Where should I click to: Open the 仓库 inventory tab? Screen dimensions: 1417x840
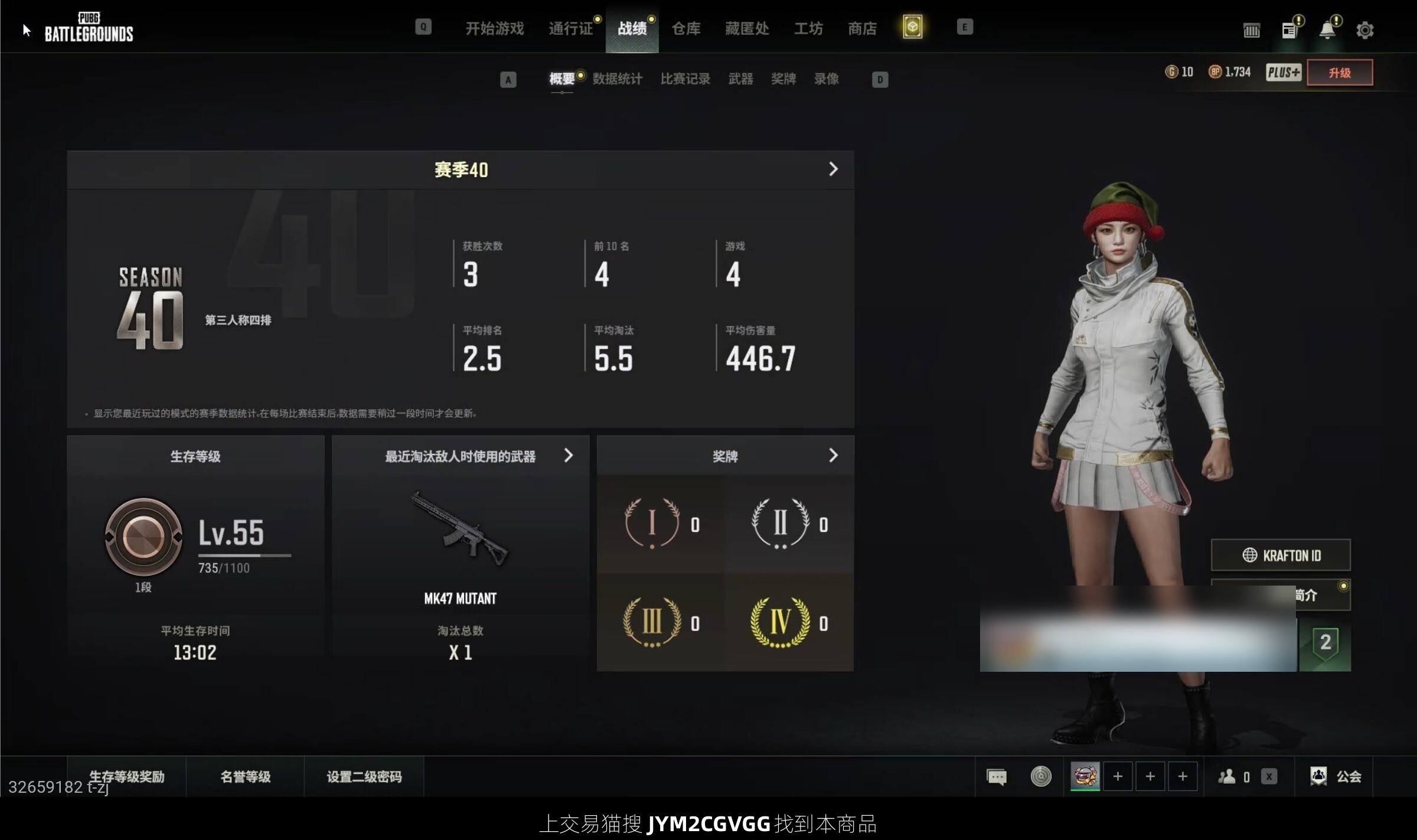point(686,28)
